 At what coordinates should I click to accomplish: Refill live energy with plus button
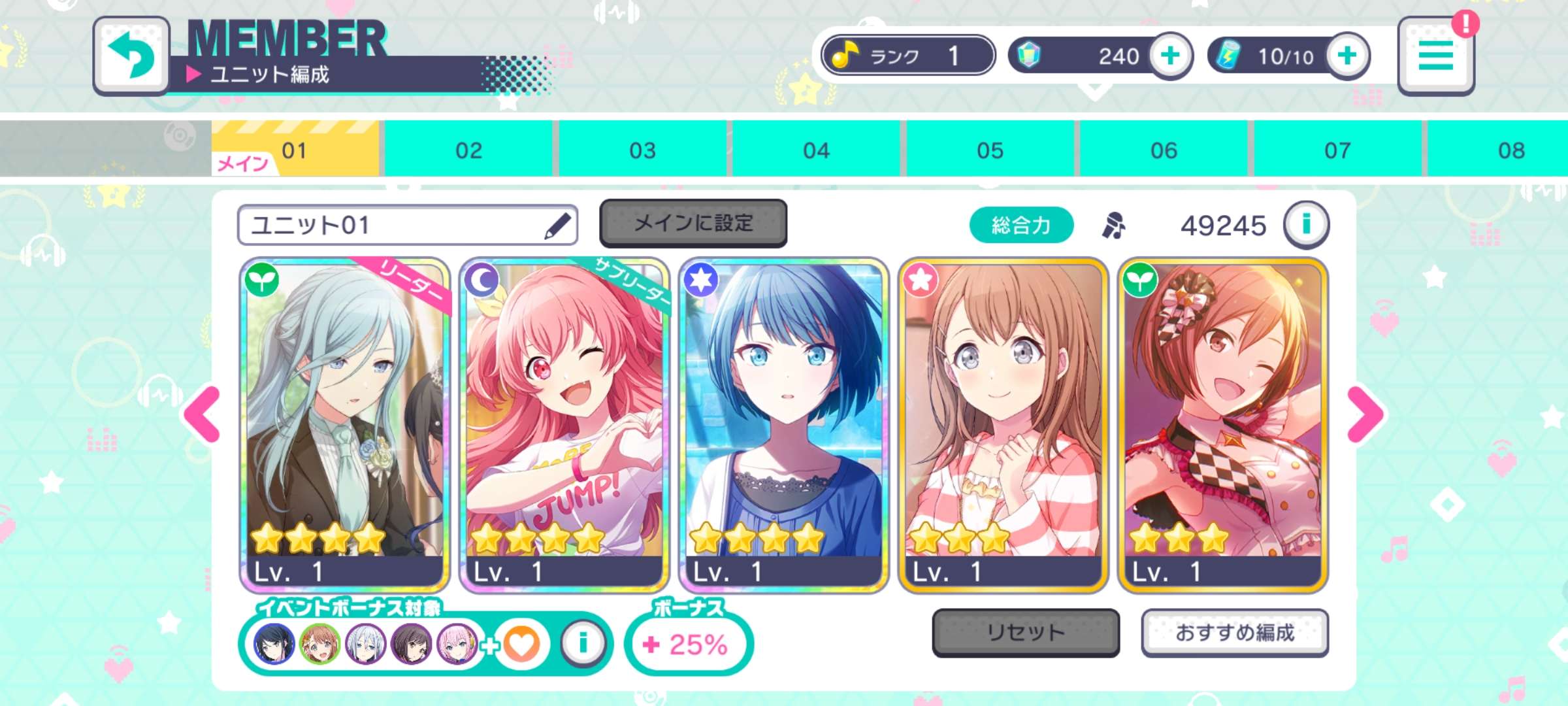tap(1347, 56)
